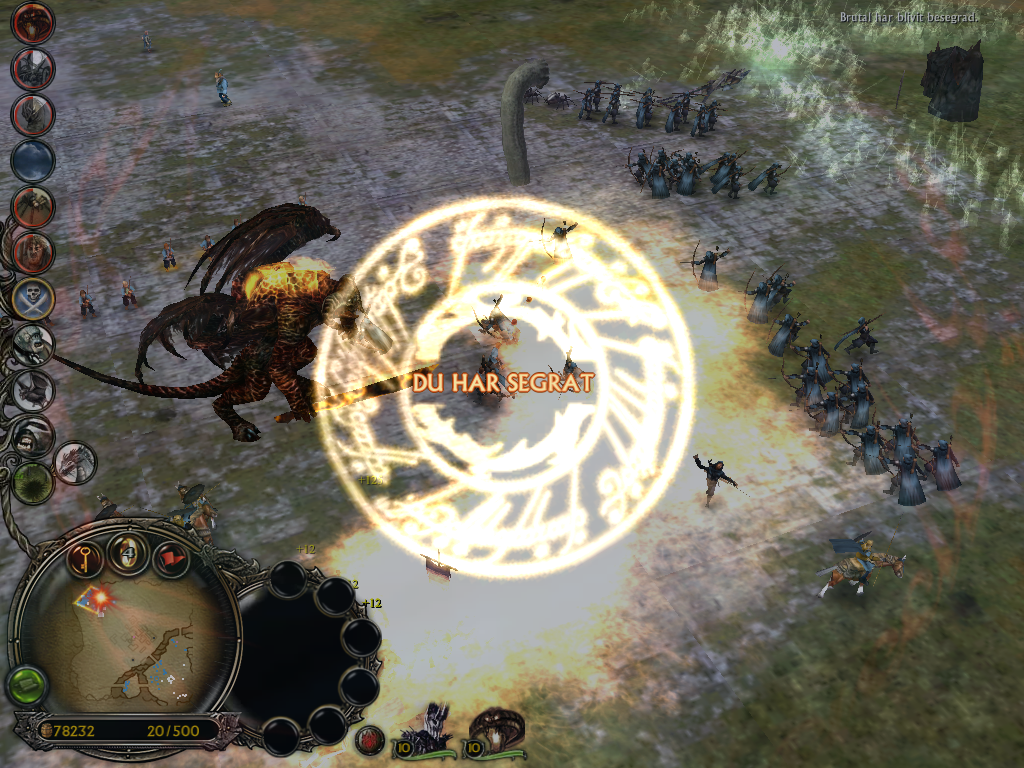Select the Witch-king power icon
The image size is (1024, 768).
[33, 68]
